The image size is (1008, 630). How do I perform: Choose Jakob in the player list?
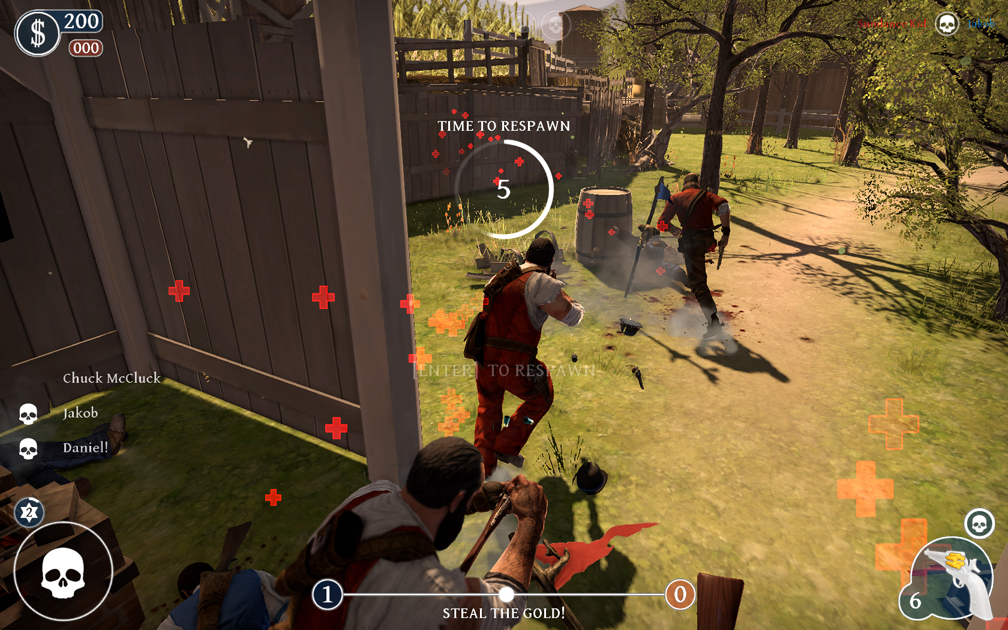pos(80,413)
